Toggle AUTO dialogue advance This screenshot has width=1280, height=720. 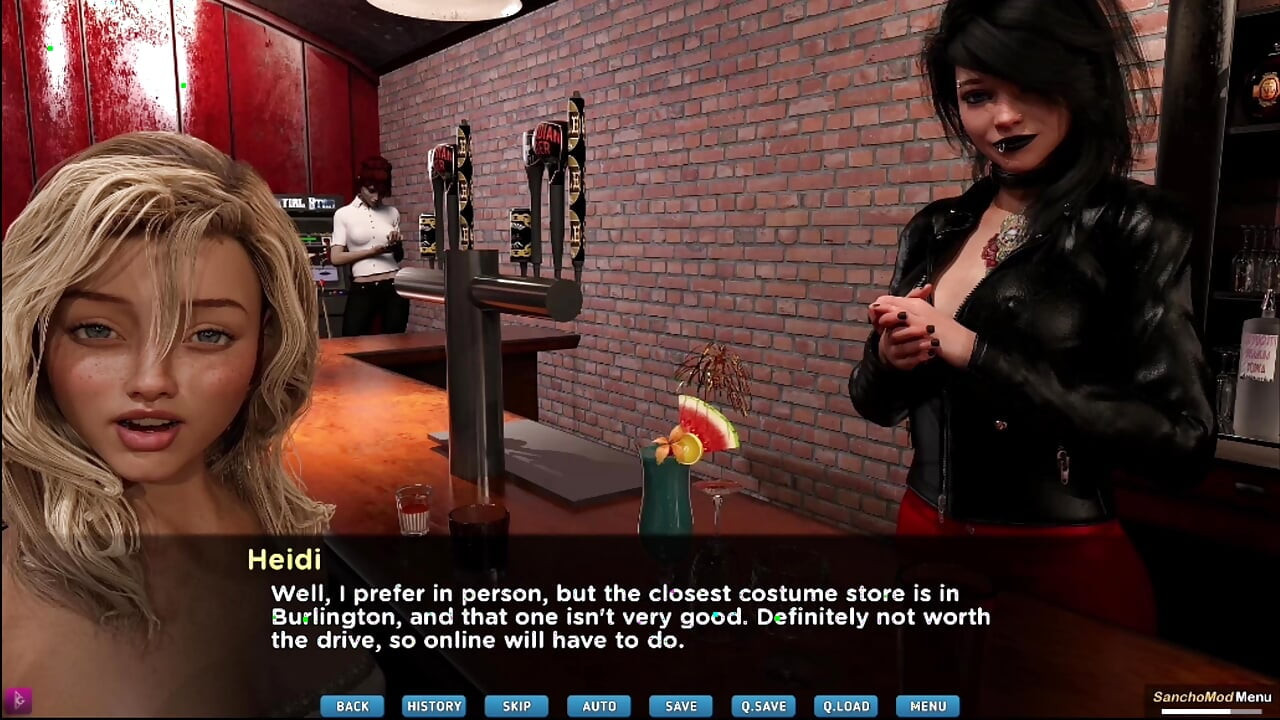click(x=599, y=706)
